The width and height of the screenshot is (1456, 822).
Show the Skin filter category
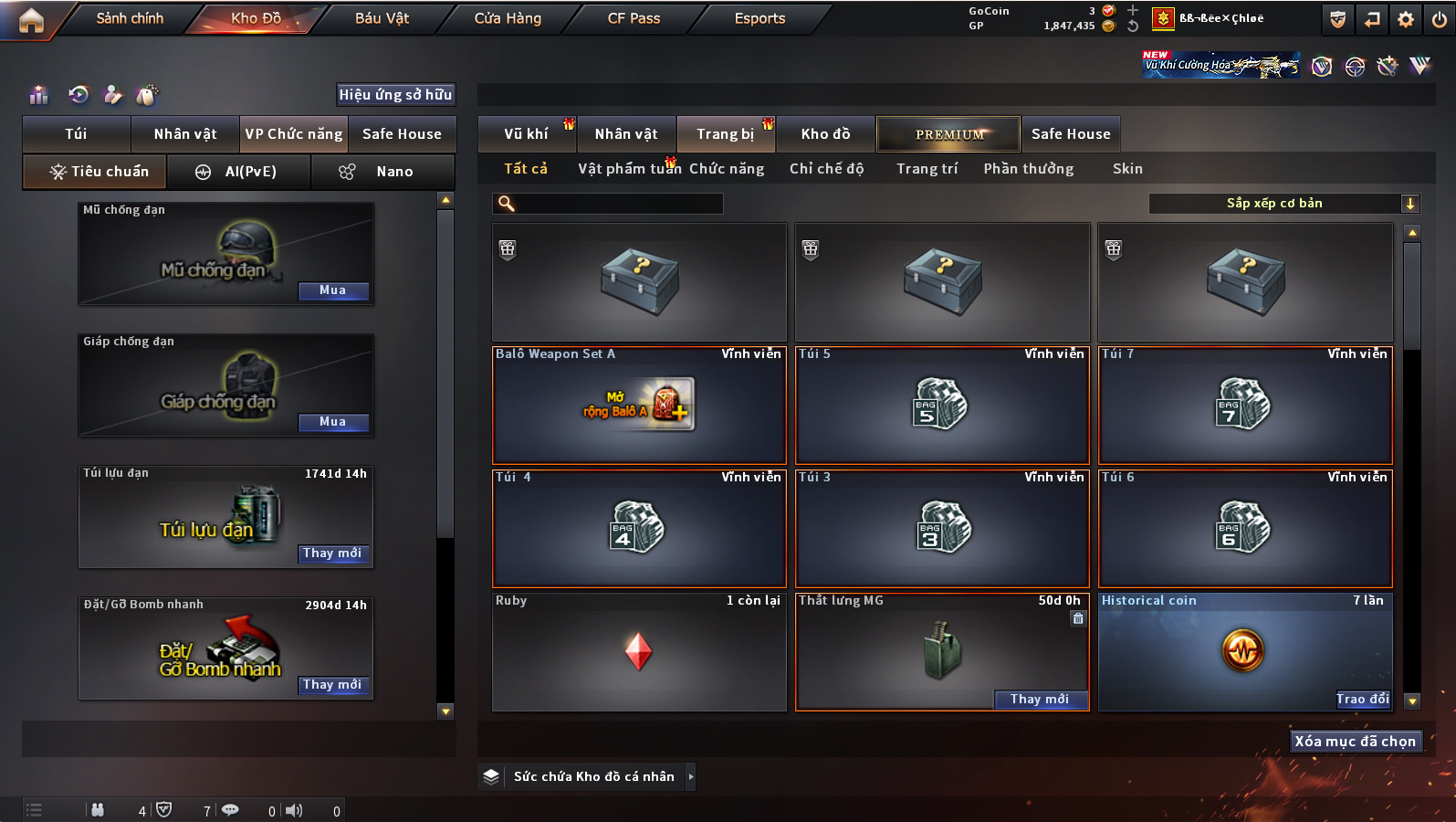1127,169
